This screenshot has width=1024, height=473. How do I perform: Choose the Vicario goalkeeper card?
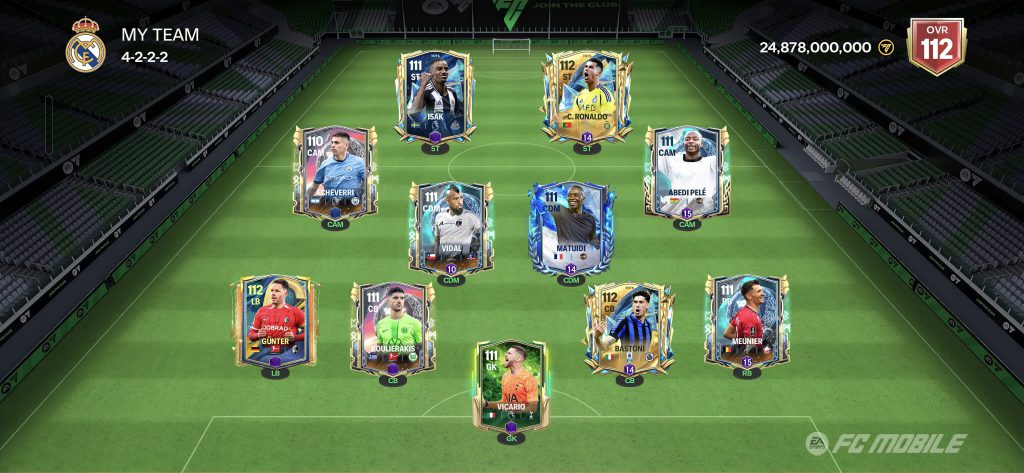tap(510, 385)
